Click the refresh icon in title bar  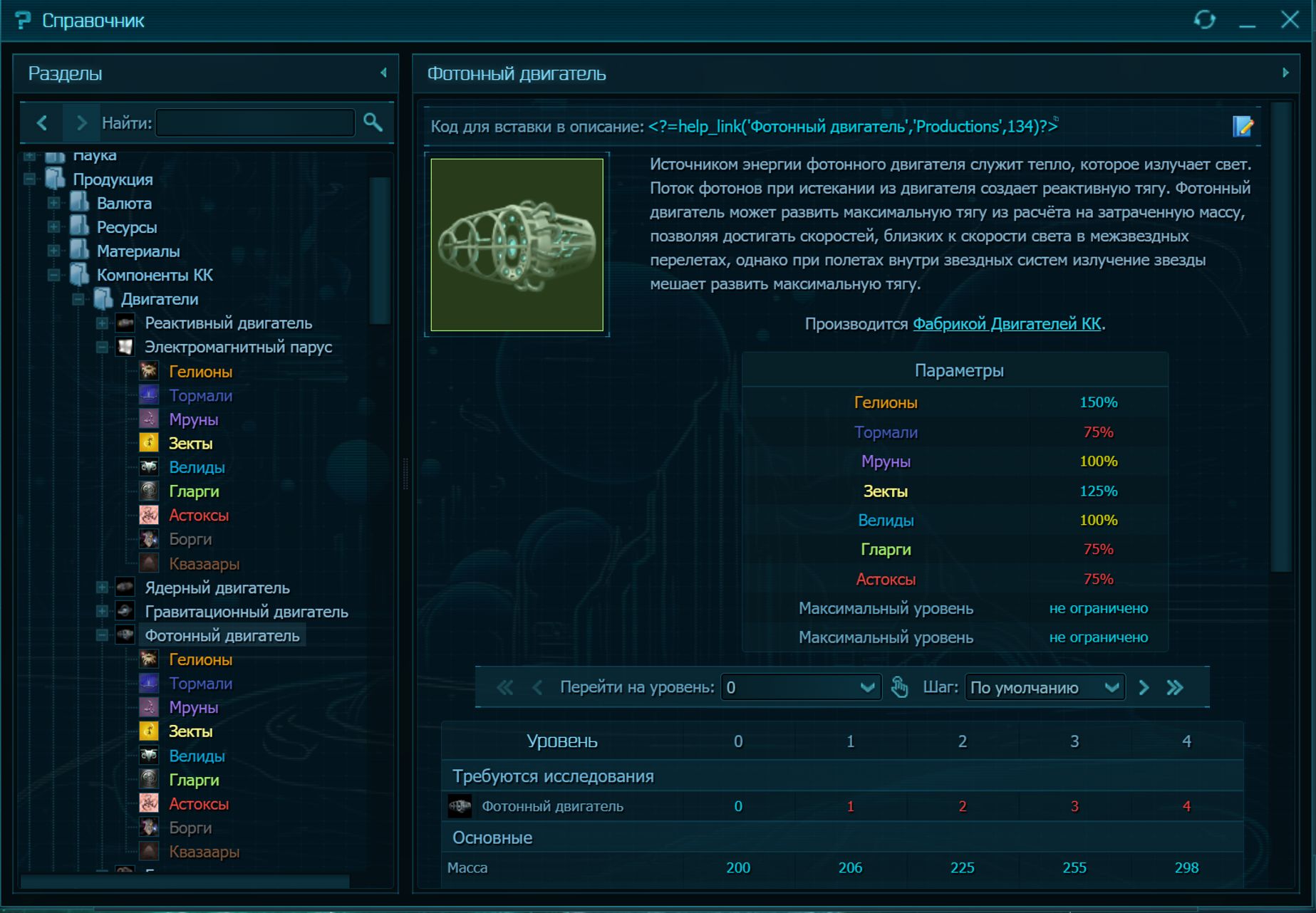pos(1204,20)
